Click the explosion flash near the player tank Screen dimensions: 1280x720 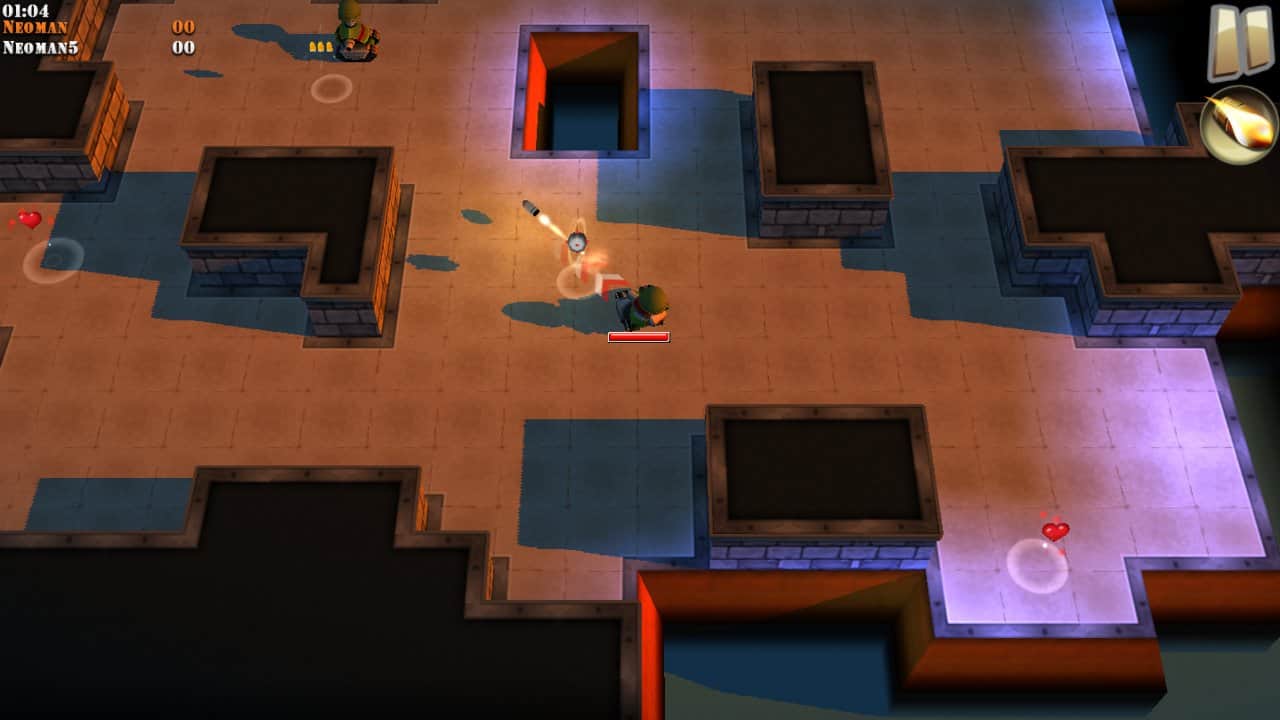click(x=586, y=270)
